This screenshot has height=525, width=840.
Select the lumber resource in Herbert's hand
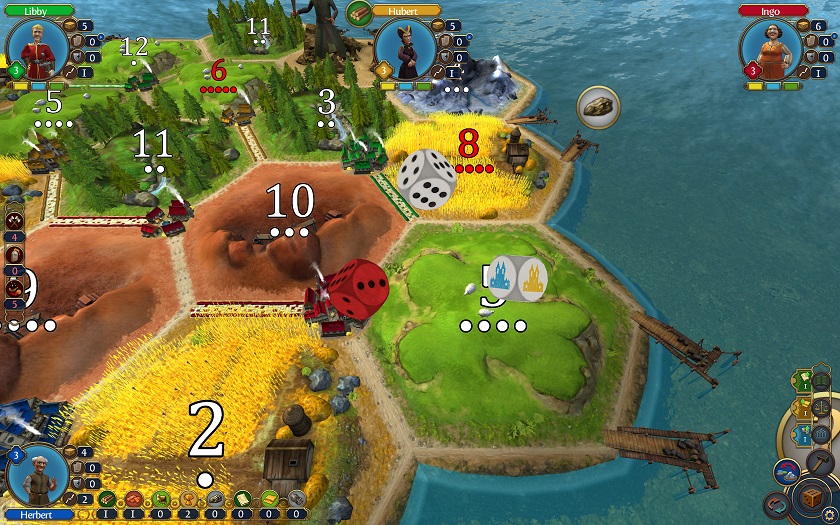point(106,498)
